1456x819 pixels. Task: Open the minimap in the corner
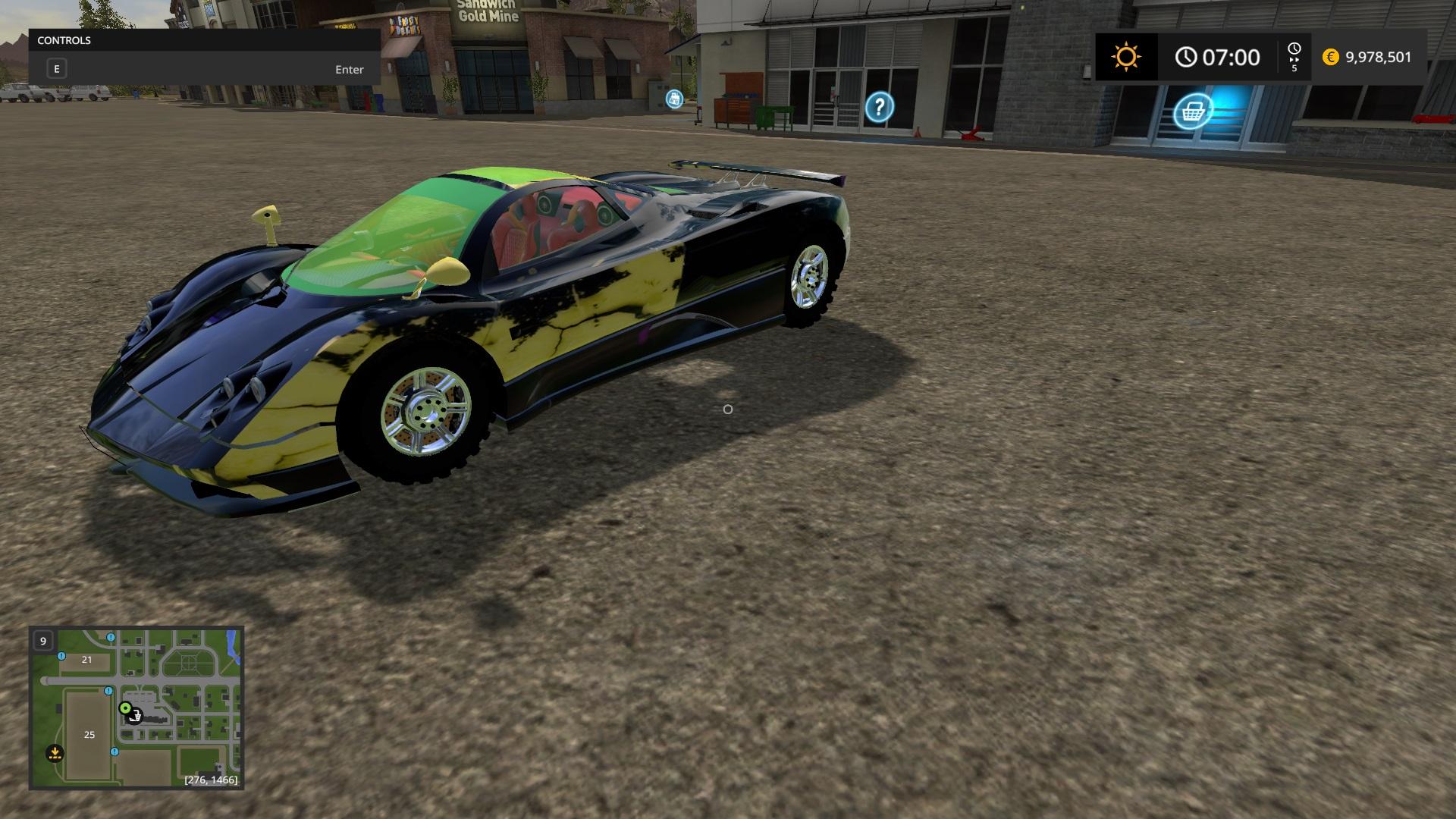point(136,708)
